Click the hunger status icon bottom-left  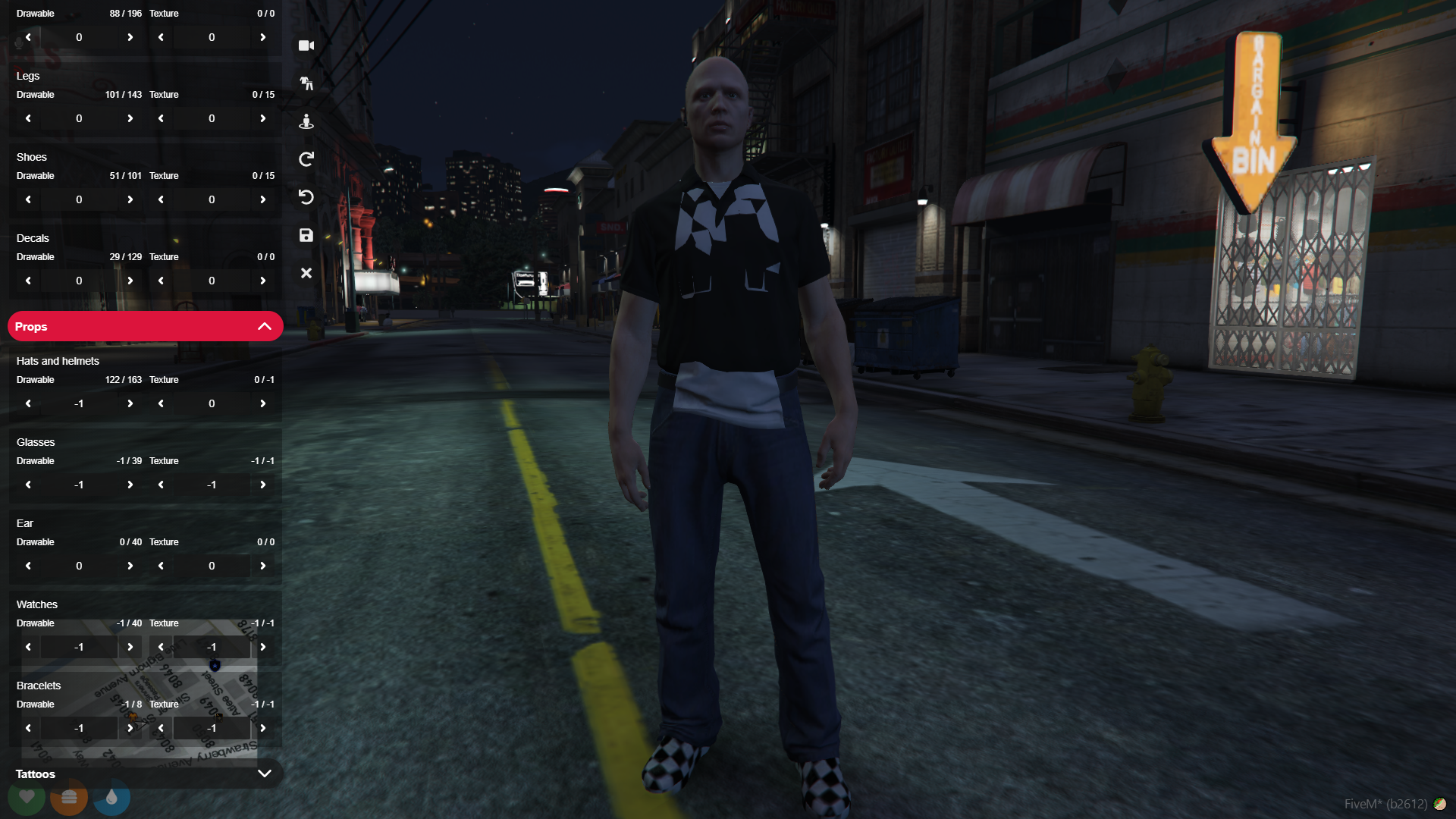click(x=69, y=798)
